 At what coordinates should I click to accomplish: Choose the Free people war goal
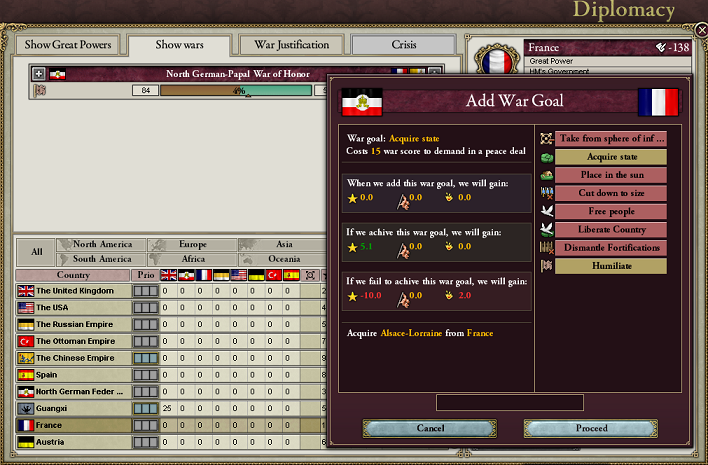[x=610, y=211]
